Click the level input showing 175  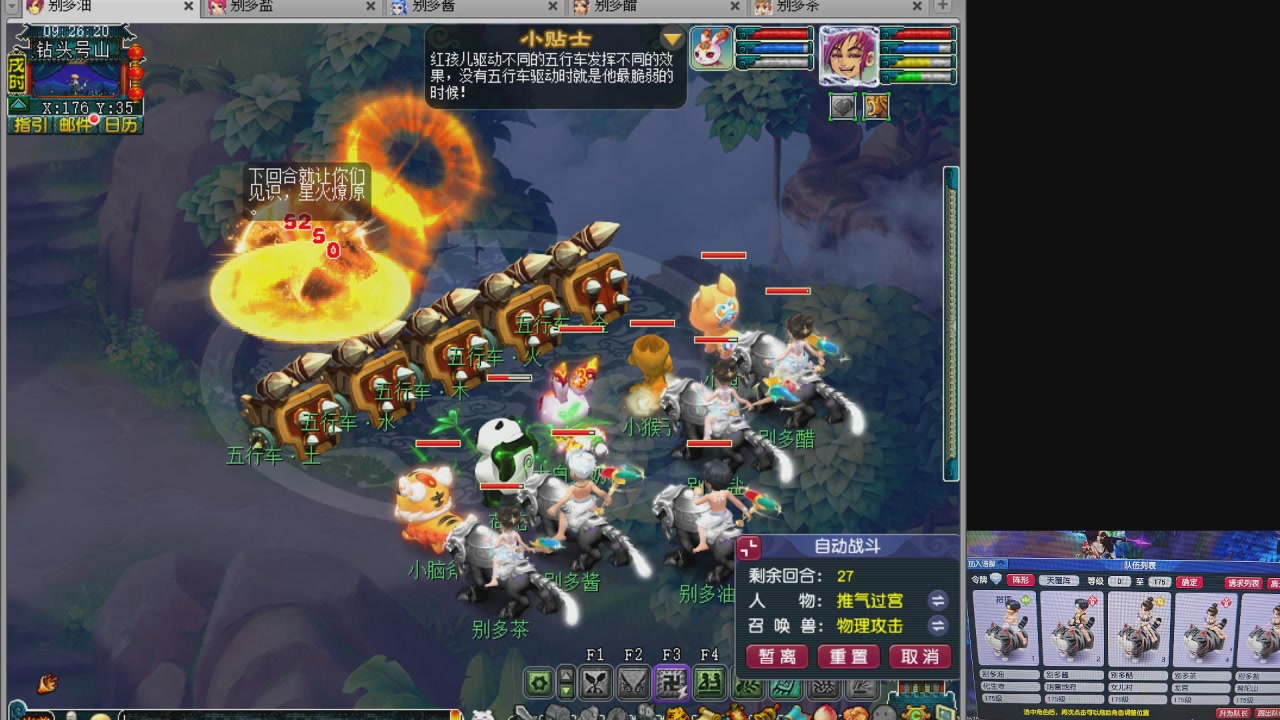point(1160,582)
